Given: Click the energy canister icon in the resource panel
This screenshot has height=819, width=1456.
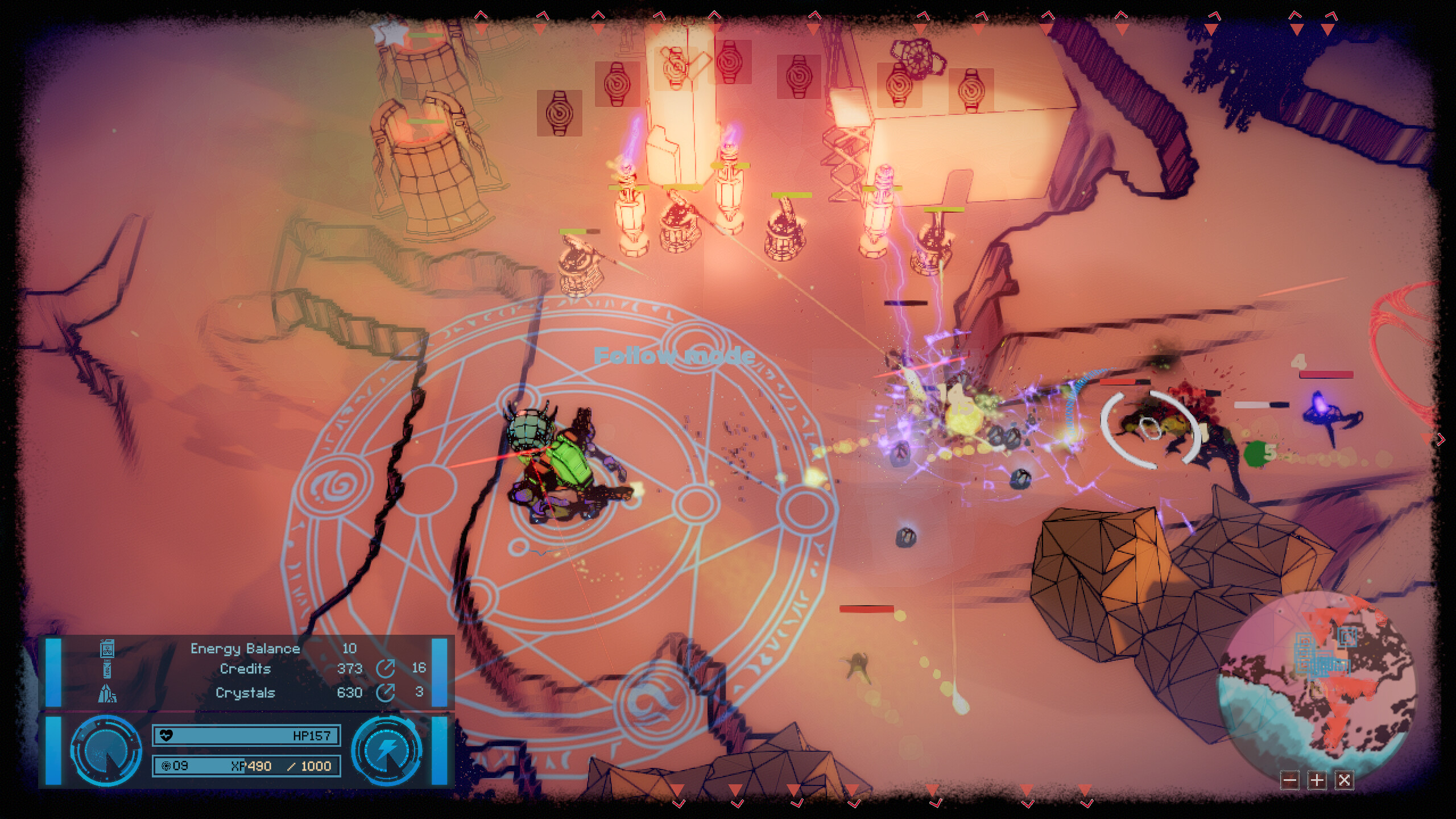Looking at the screenshot, I should 106,648.
